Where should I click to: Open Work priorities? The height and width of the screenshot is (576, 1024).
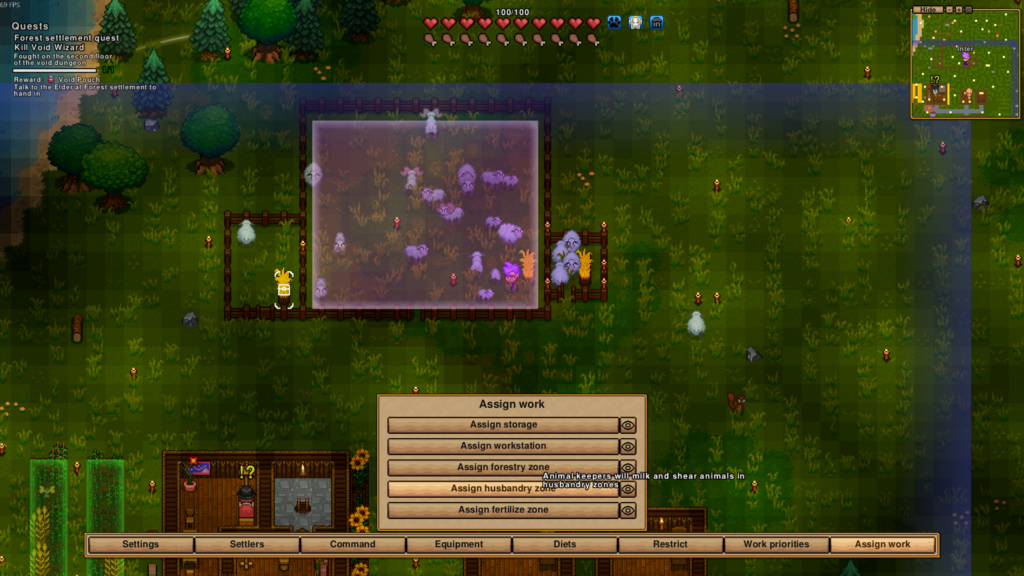776,544
